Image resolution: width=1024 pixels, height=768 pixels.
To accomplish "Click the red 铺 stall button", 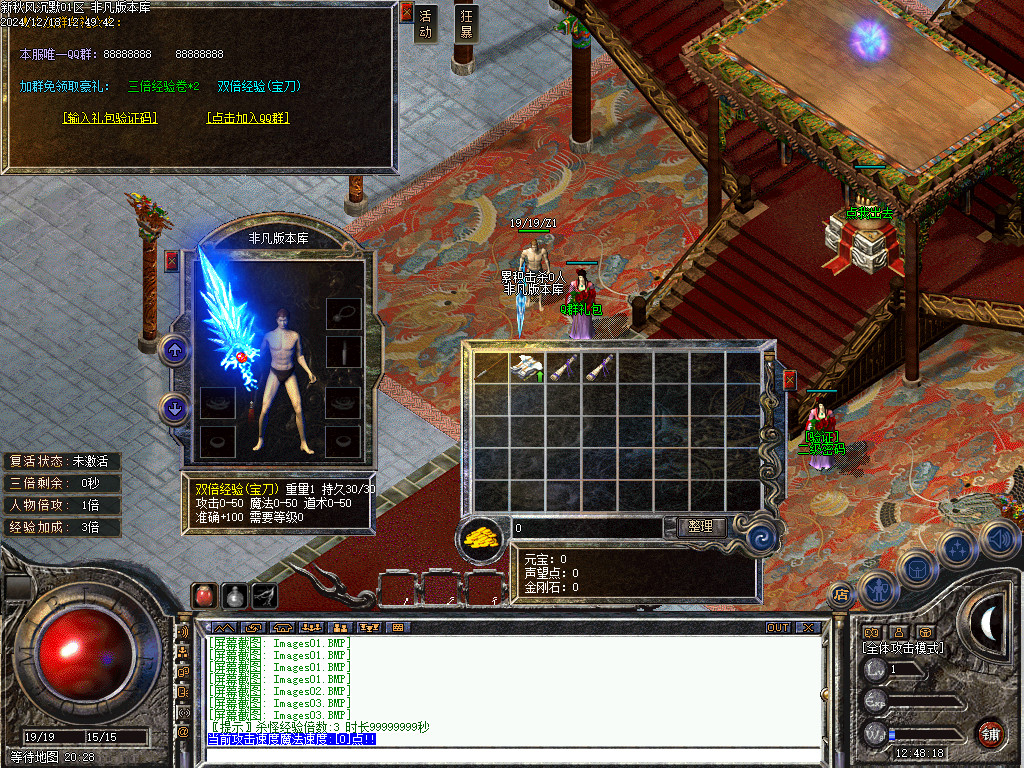I will point(990,733).
